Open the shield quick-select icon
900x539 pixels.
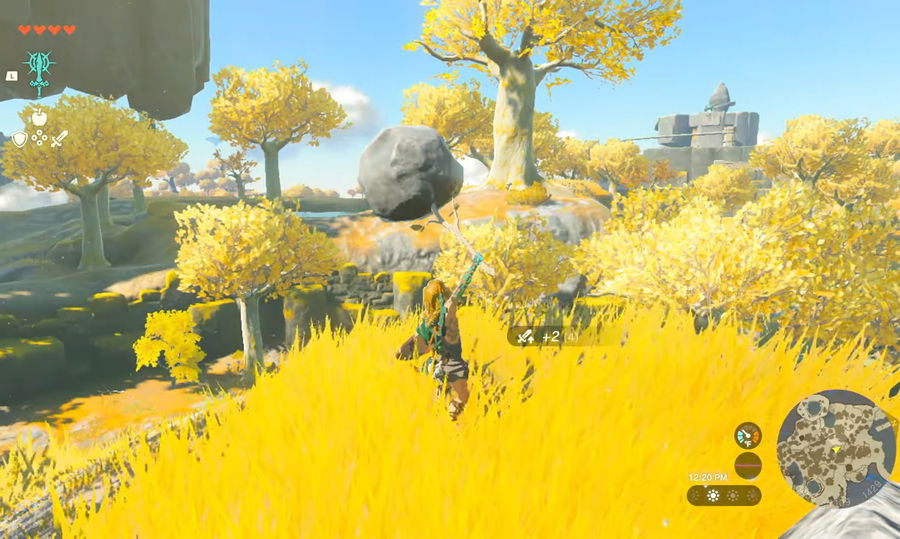coord(19,139)
